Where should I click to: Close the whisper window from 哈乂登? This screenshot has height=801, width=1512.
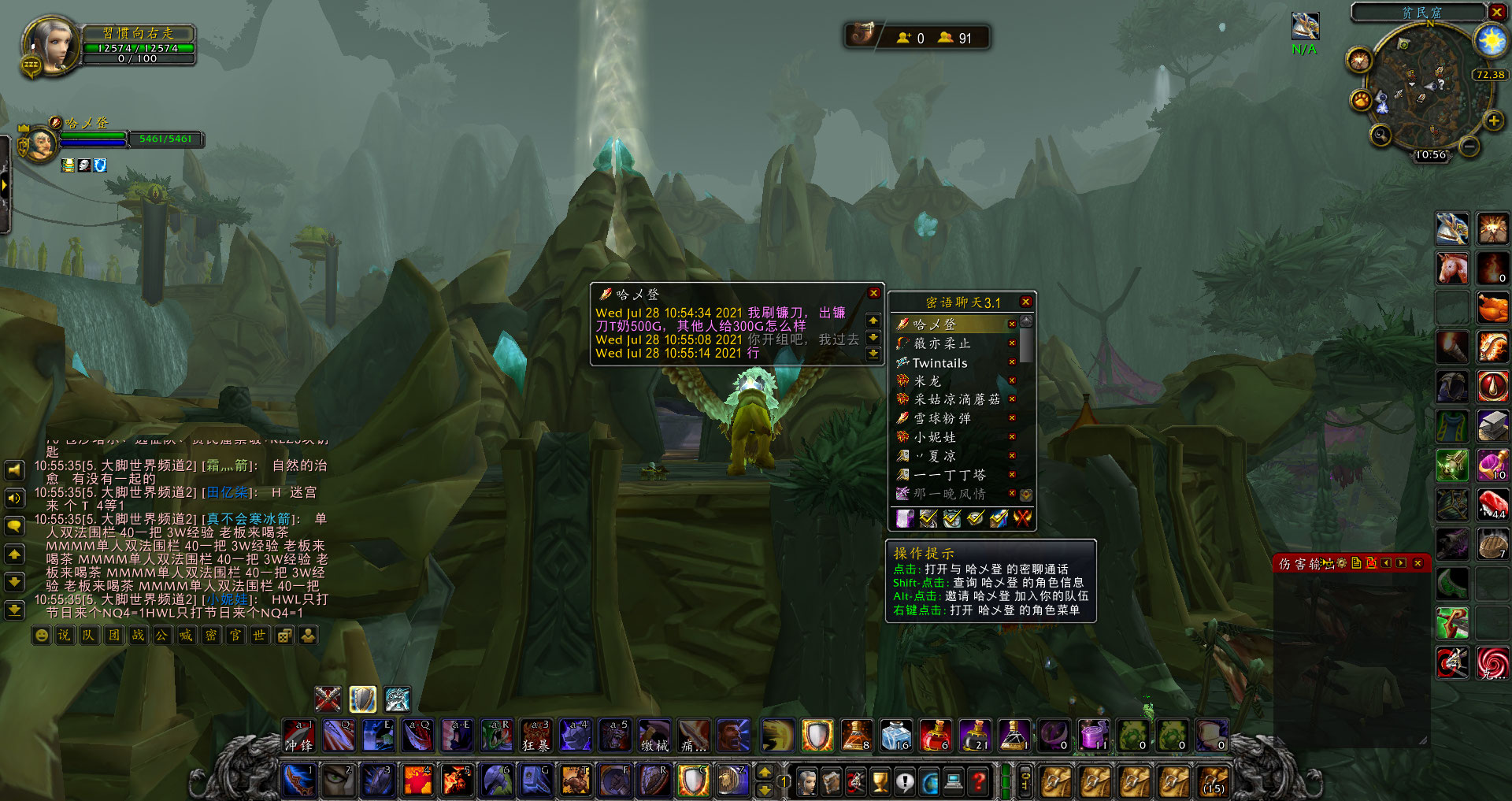[x=873, y=293]
